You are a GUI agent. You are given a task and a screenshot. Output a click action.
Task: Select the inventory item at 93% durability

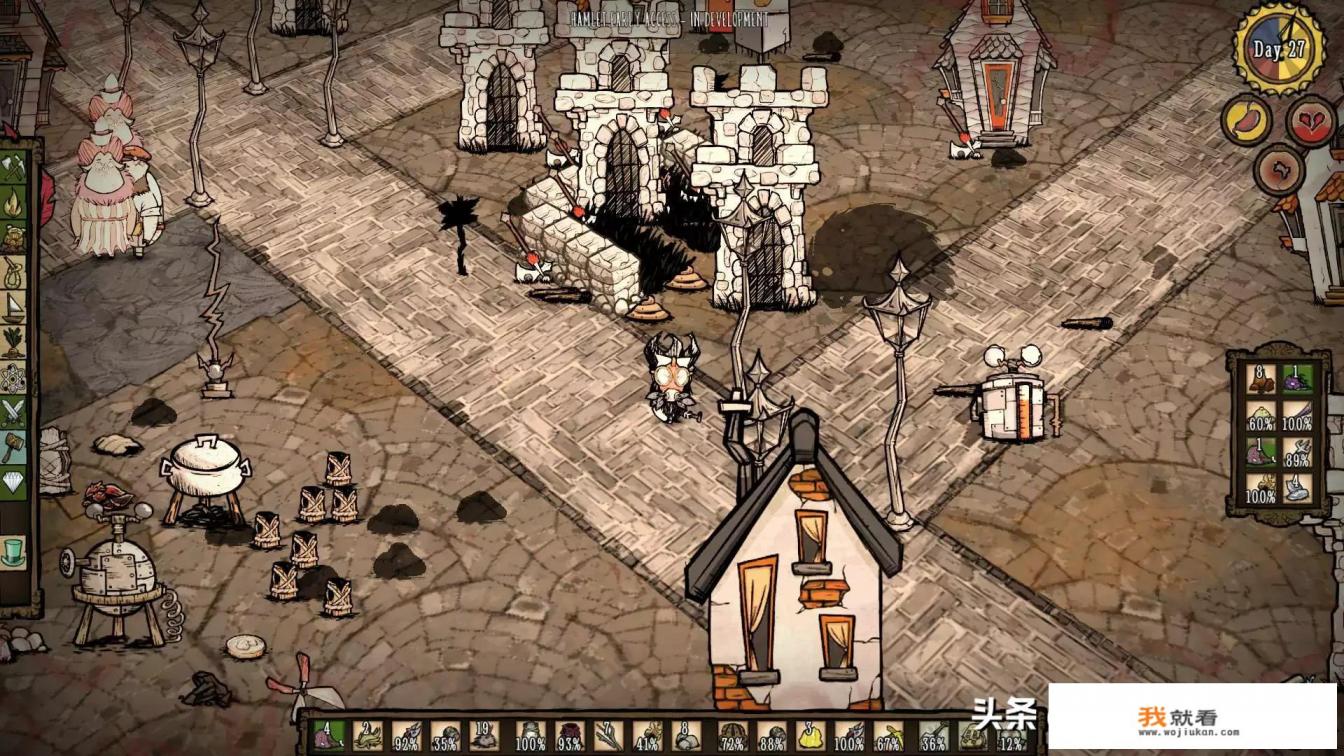click(x=569, y=737)
